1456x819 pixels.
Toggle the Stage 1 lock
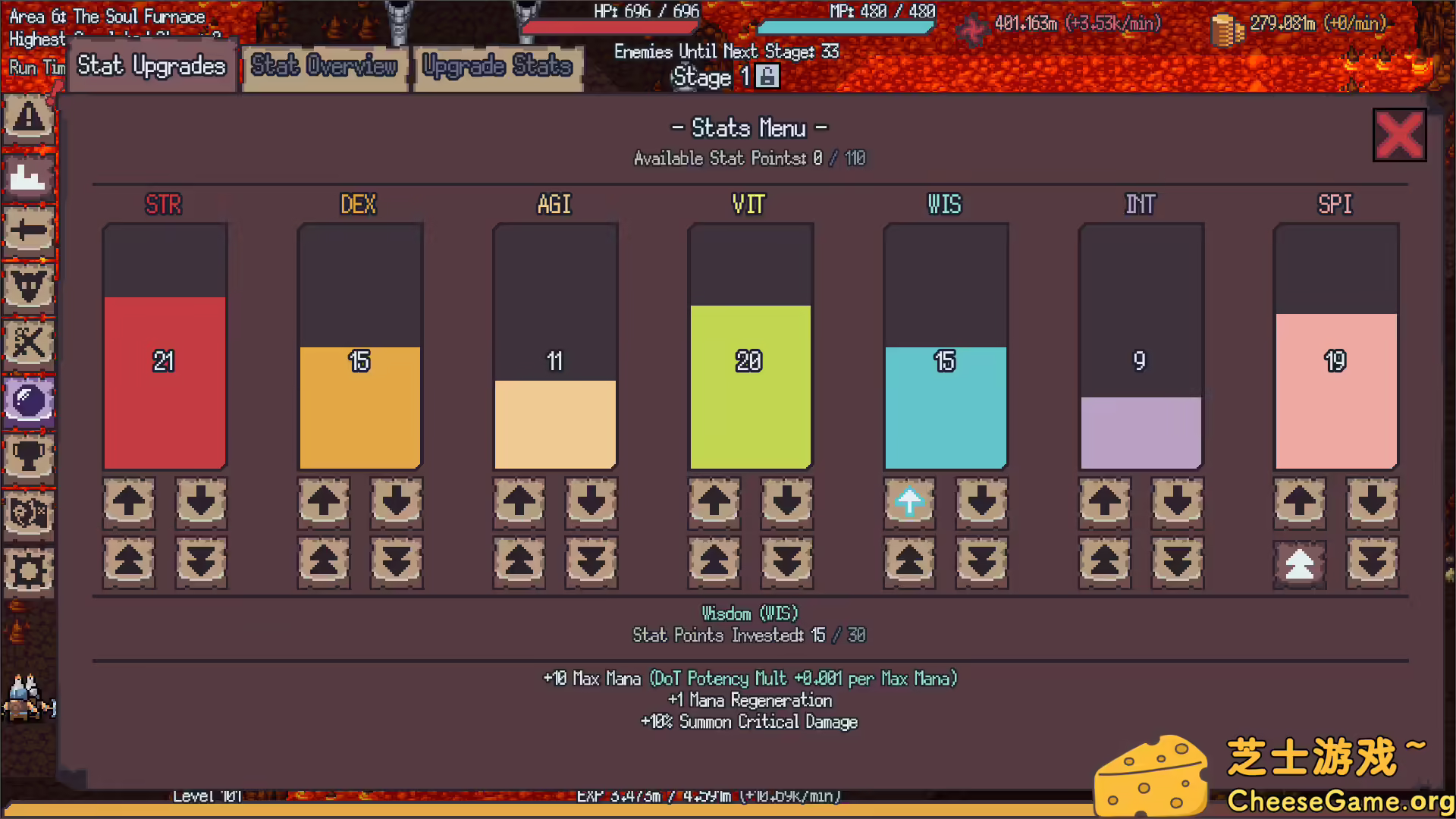tap(768, 76)
